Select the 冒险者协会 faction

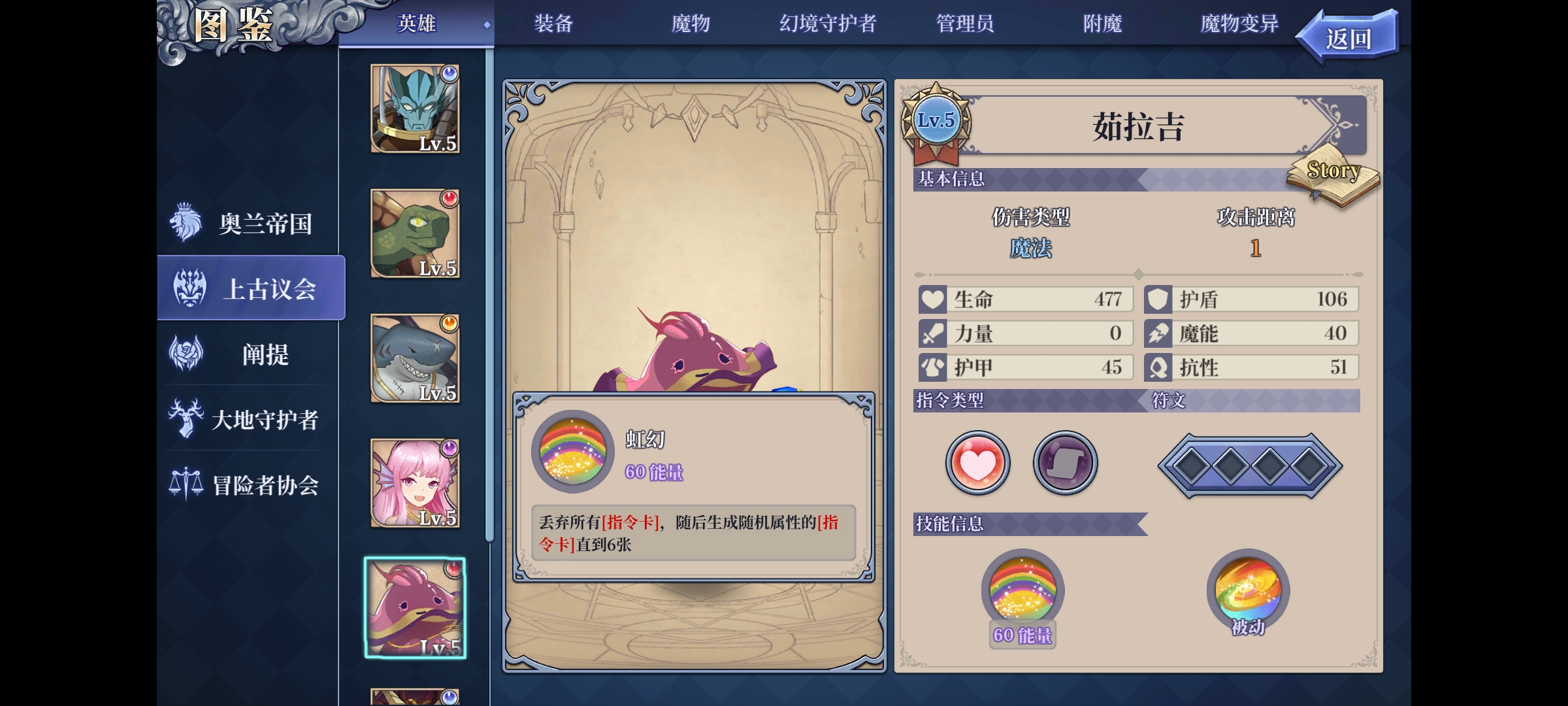(252, 484)
